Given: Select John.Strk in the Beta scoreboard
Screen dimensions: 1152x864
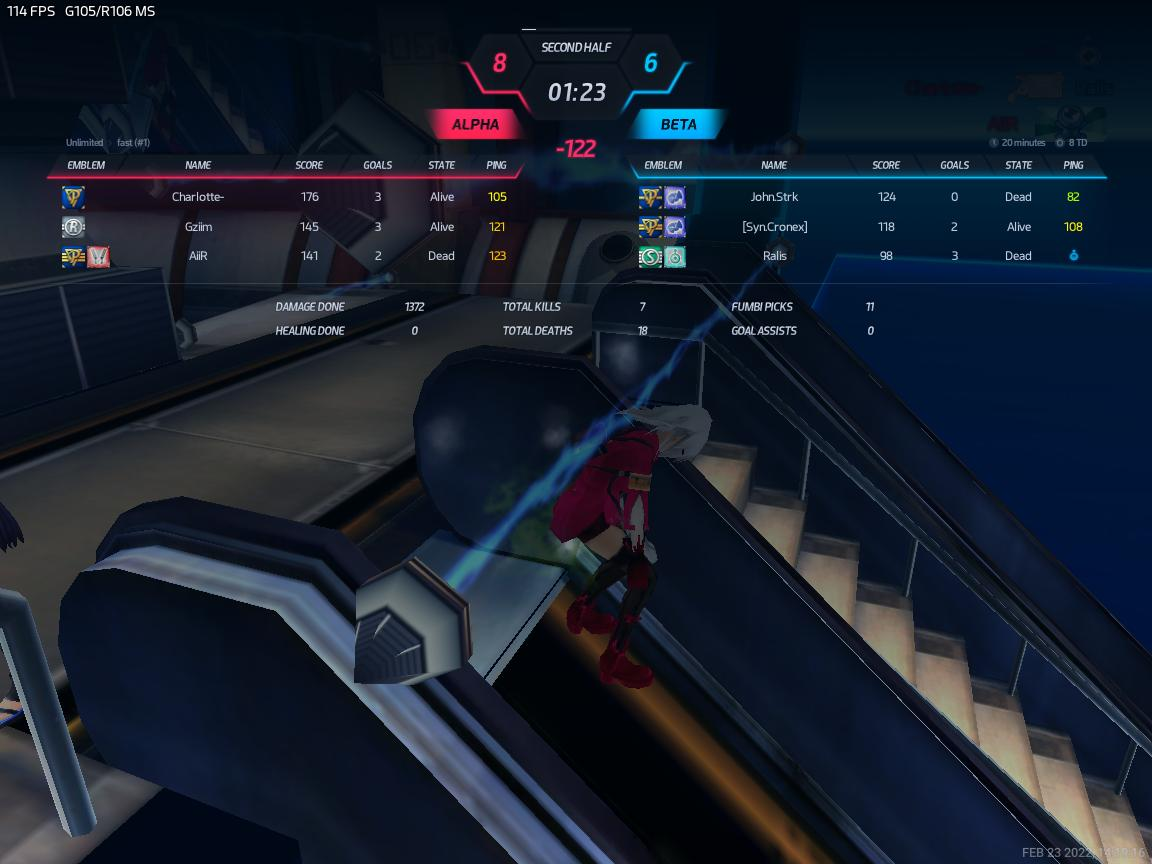Looking at the screenshot, I should 774,197.
